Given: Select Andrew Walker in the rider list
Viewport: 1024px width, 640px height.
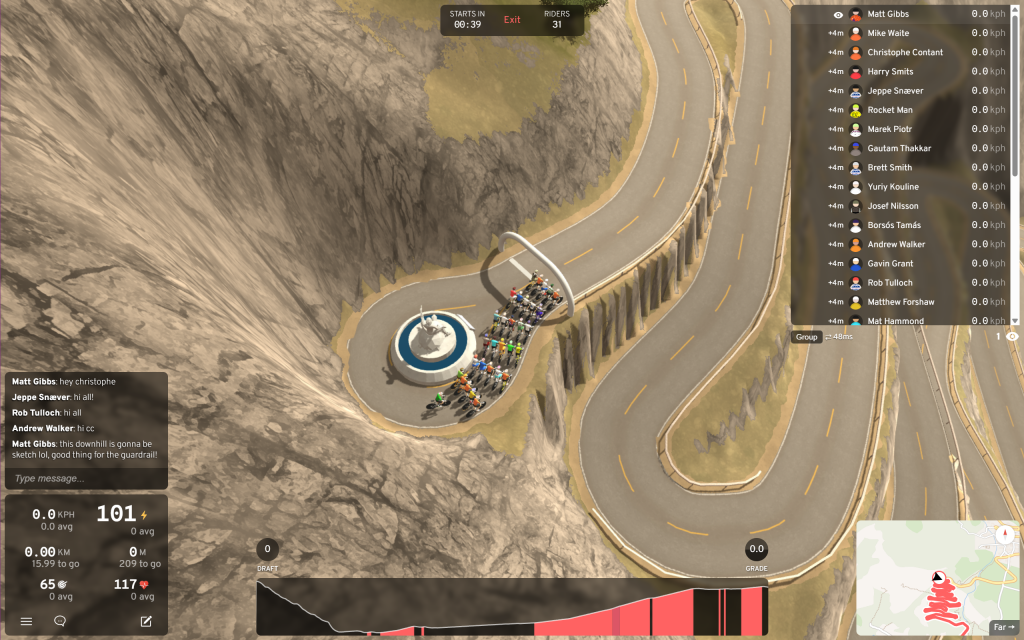Looking at the screenshot, I should (x=896, y=244).
